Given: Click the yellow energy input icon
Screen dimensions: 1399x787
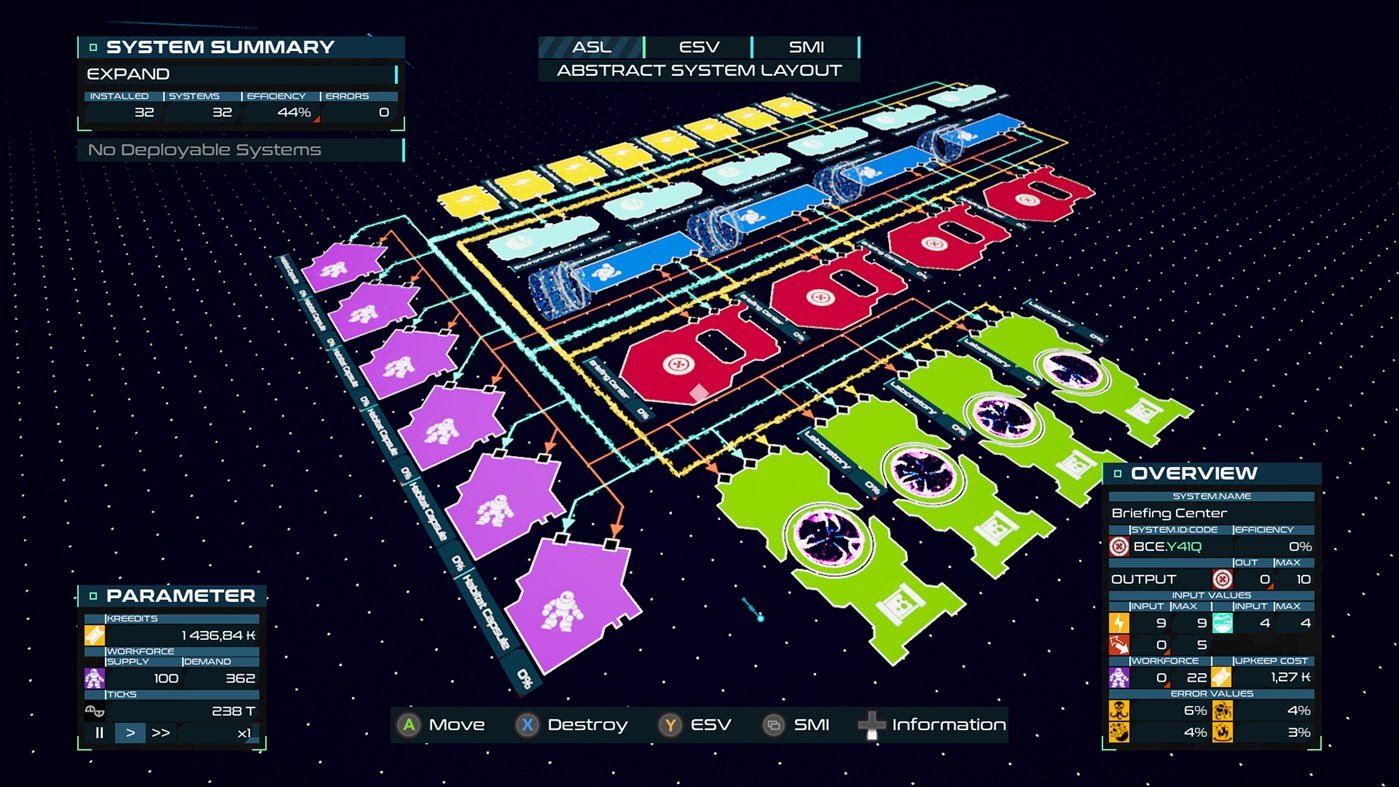Looking at the screenshot, I should coord(1120,622).
